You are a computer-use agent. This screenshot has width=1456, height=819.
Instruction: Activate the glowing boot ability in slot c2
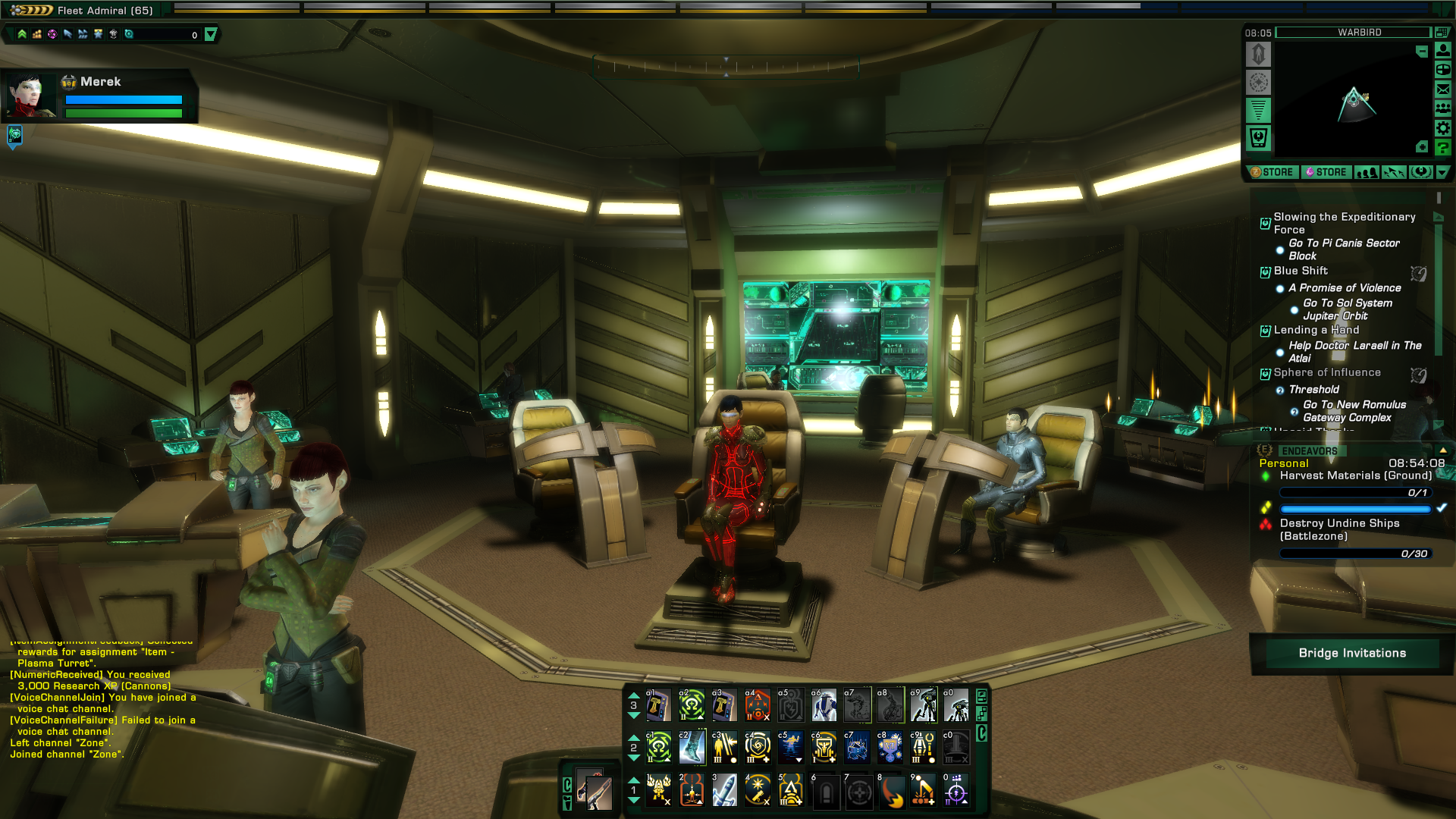(692, 748)
